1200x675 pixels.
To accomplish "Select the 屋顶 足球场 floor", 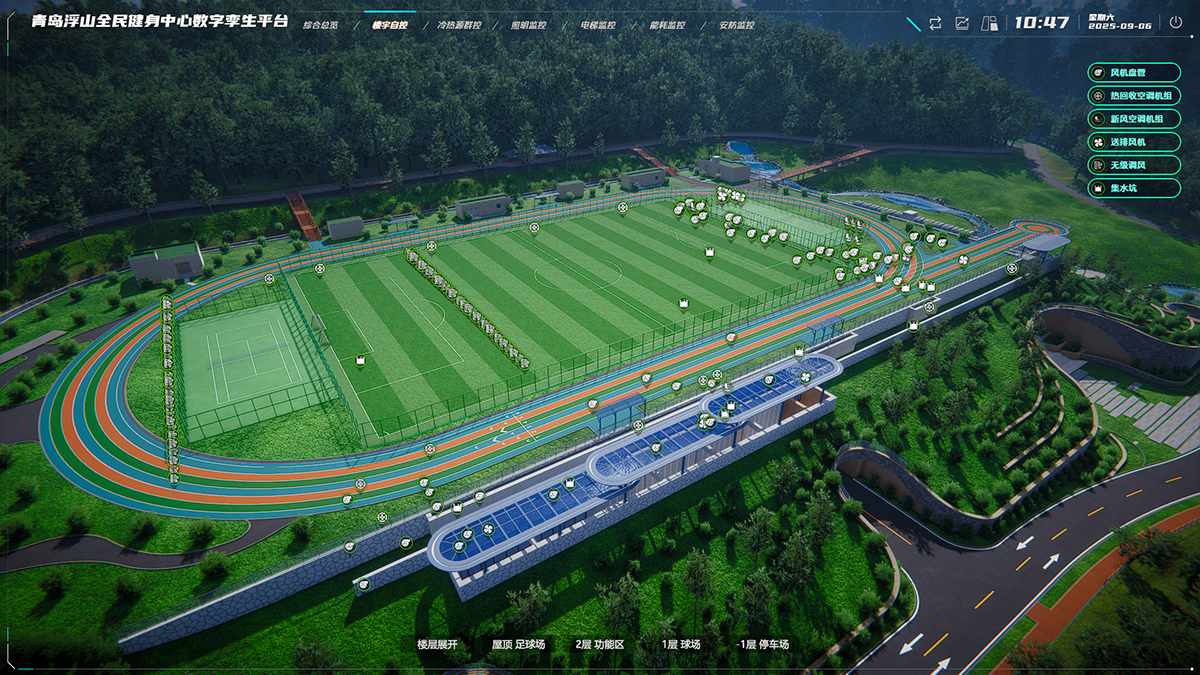I will click(518, 645).
